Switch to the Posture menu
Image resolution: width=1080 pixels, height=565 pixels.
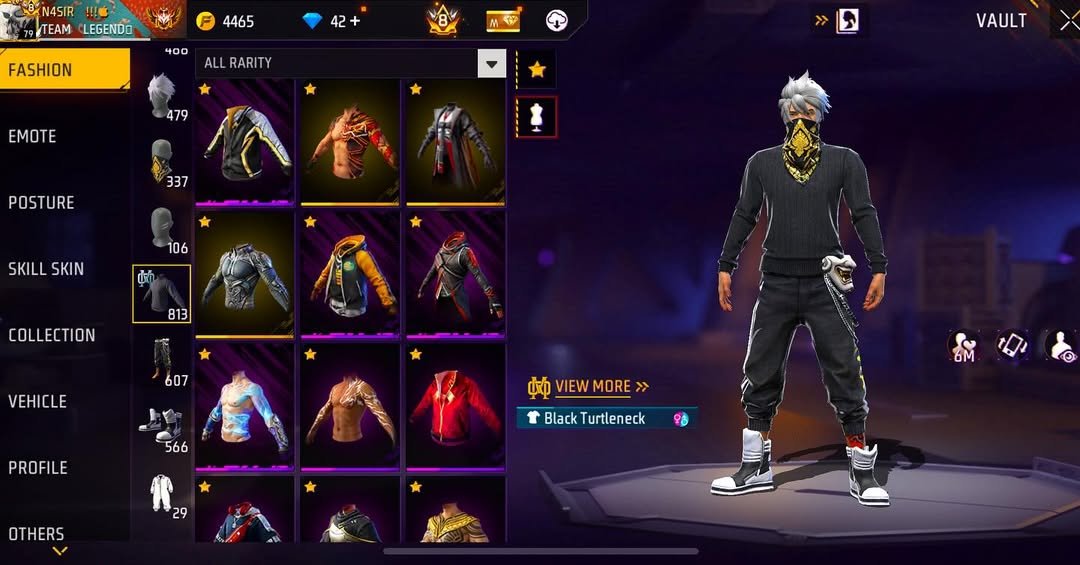42,203
